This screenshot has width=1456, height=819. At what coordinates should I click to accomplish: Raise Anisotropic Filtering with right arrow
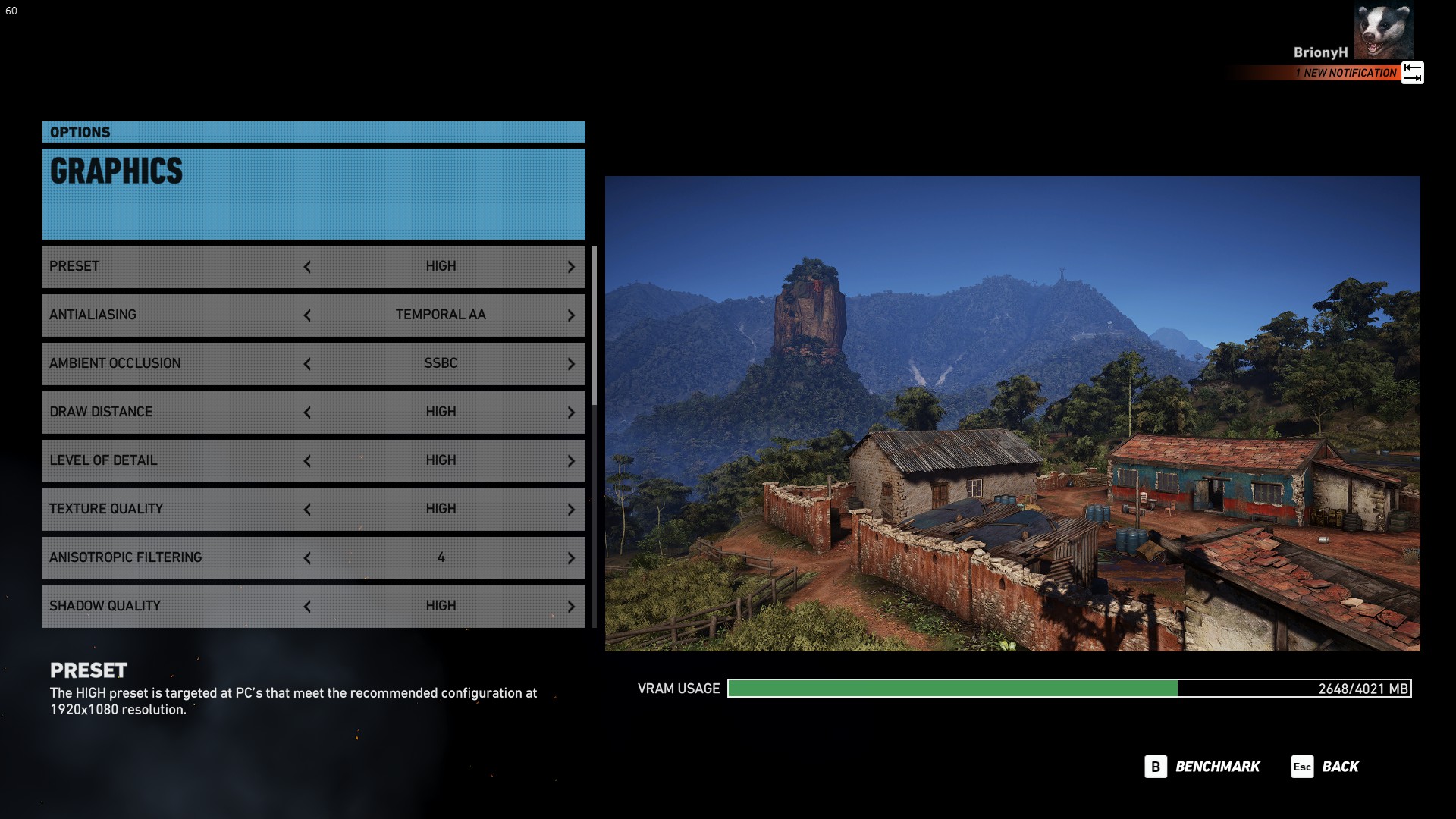click(x=571, y=558)
